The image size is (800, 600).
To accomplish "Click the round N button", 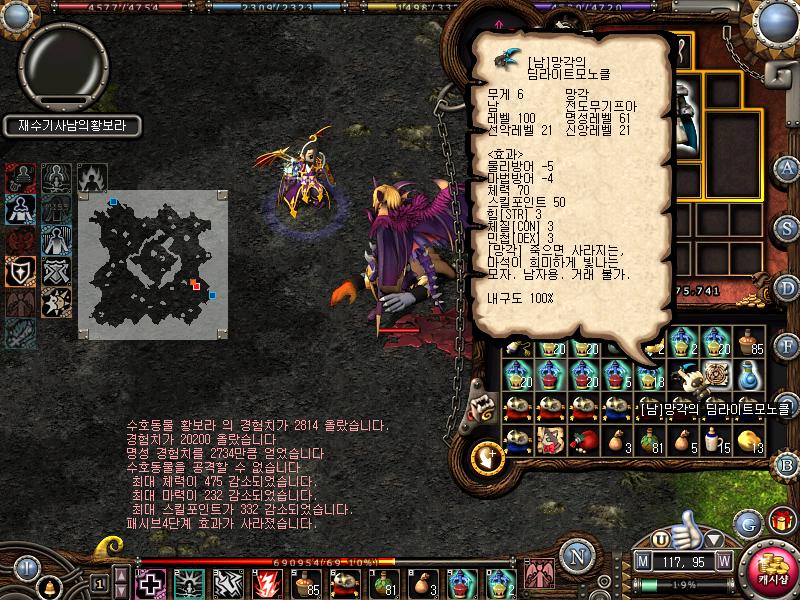I will tap(576, 555).
